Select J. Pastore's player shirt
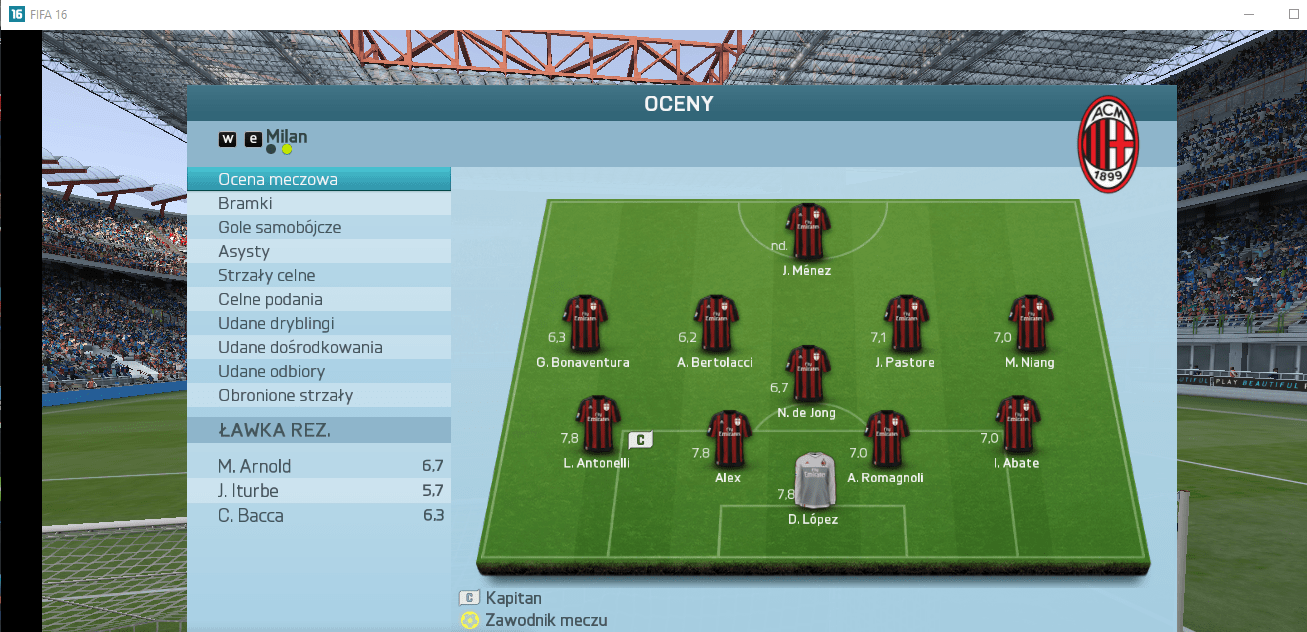This screenshot has height=632, width=1307. click(905, 323)
